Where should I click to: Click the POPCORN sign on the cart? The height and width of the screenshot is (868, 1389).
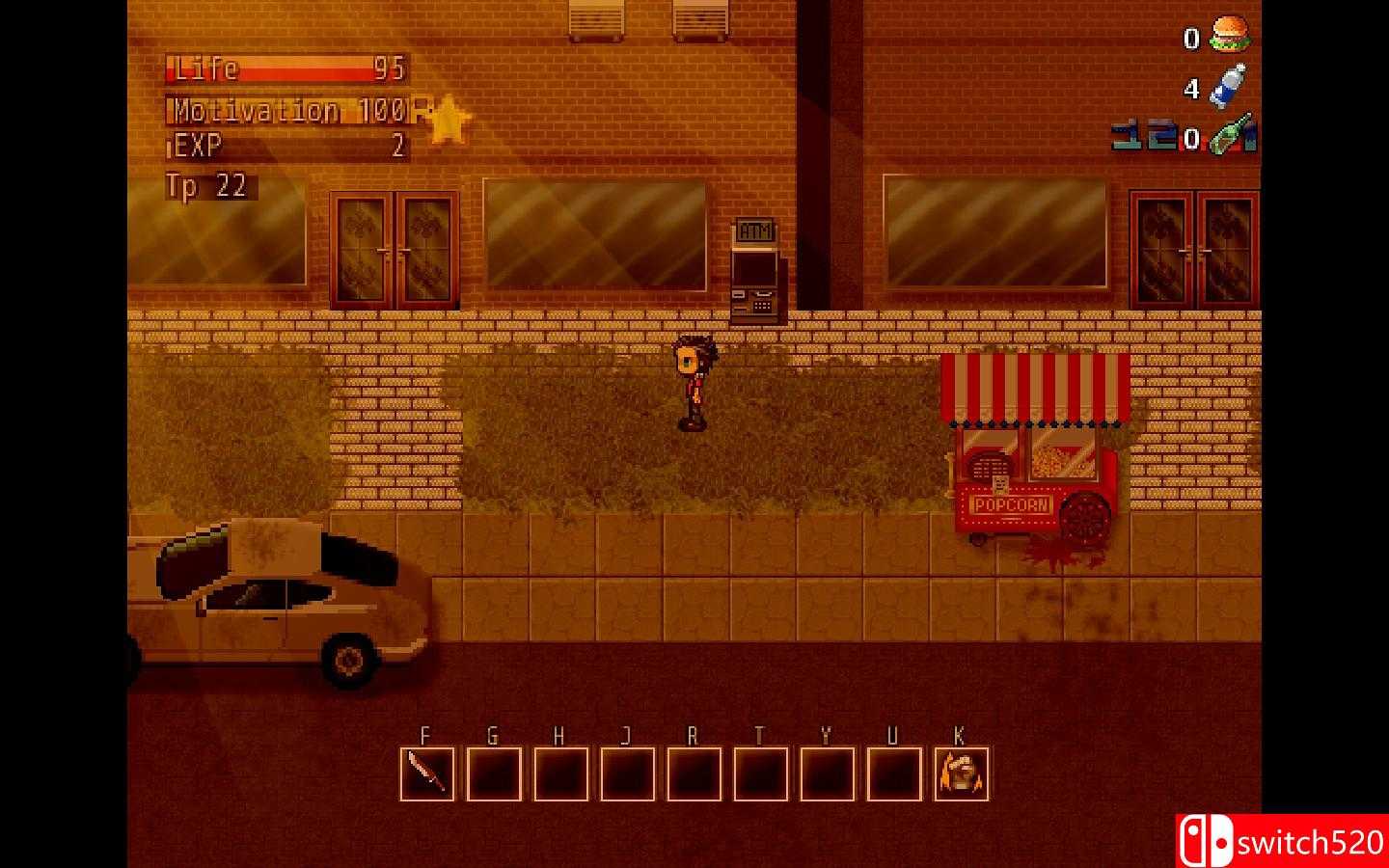1012,502
